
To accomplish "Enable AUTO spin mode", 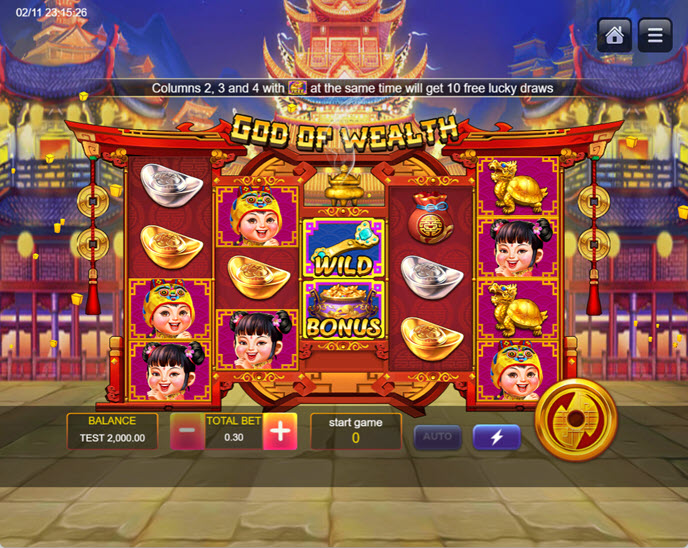I will point(437,437).
